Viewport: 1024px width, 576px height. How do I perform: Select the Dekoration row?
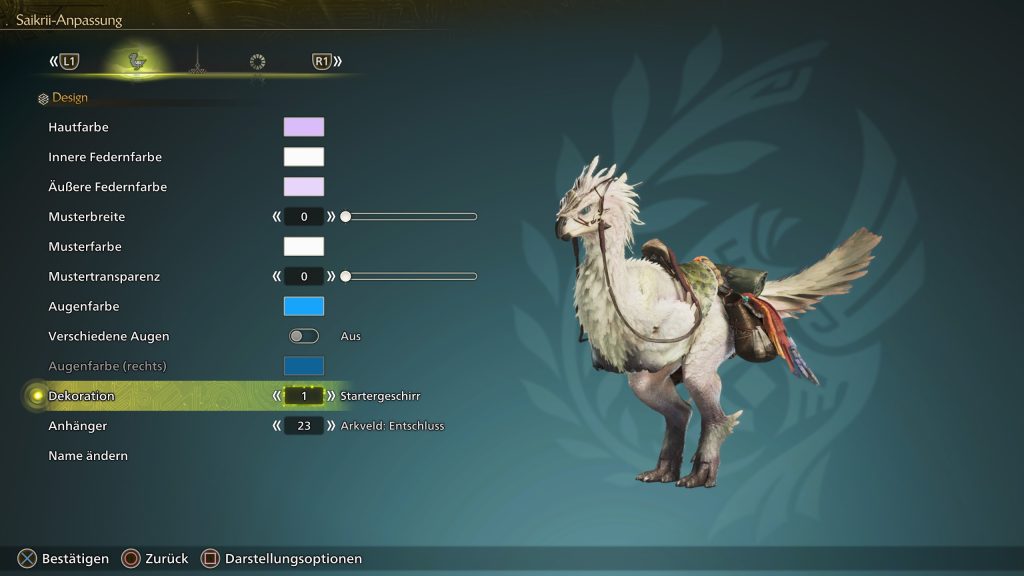point(82,396)
